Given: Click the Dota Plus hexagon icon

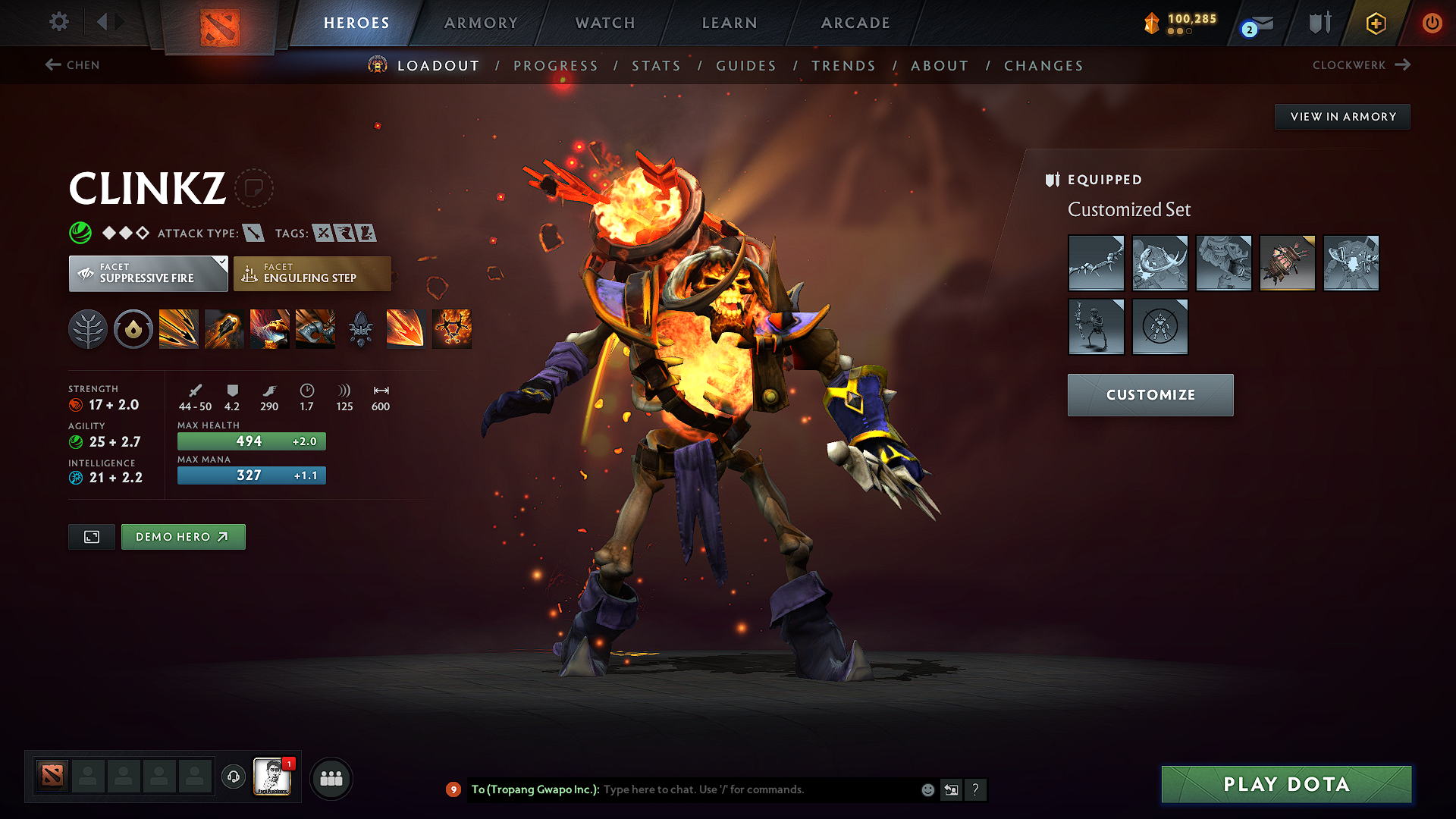Looking at the screenshot, I should [x=1375, y=23].
